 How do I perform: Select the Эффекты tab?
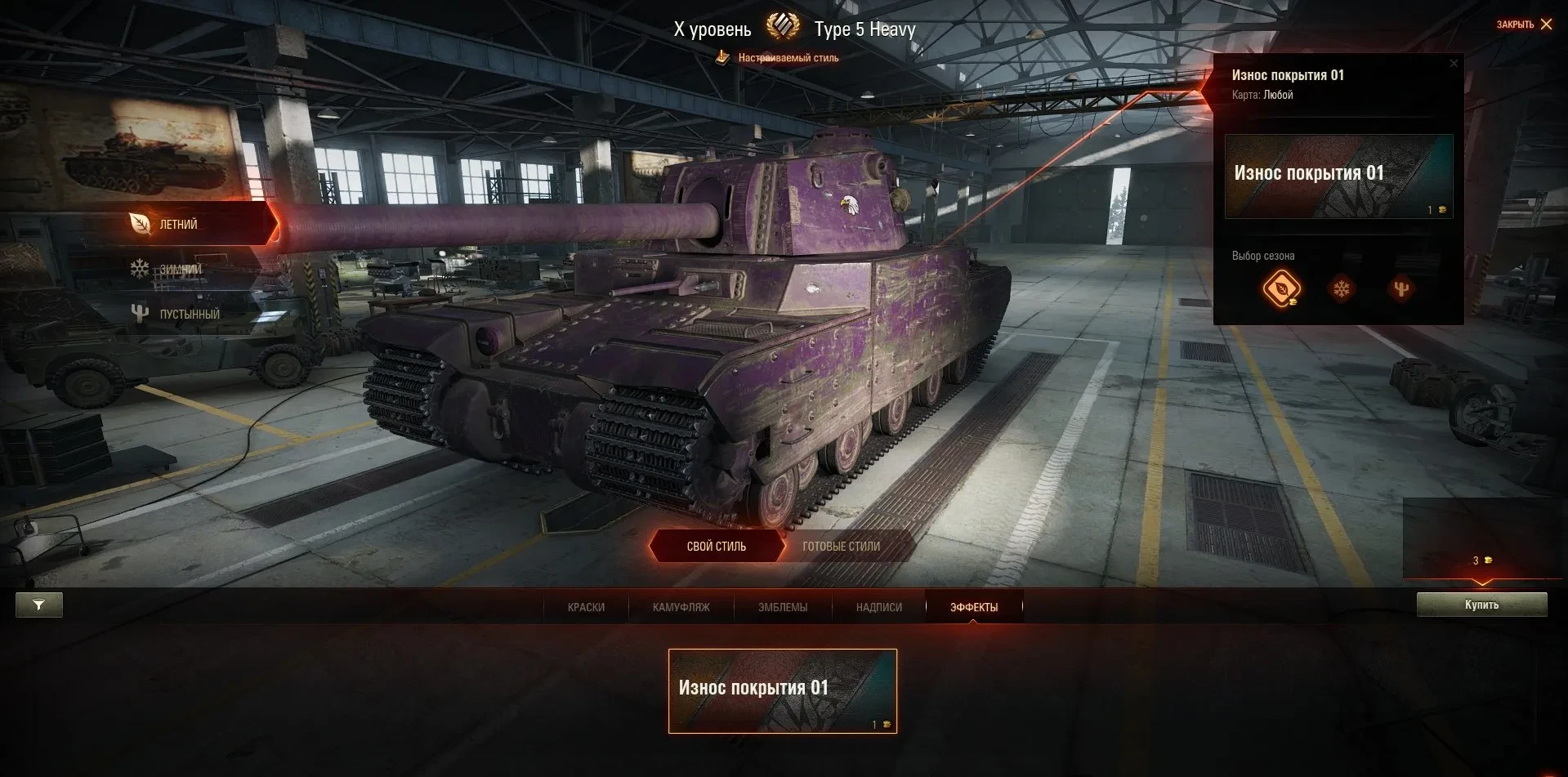[x=973, y=607]
